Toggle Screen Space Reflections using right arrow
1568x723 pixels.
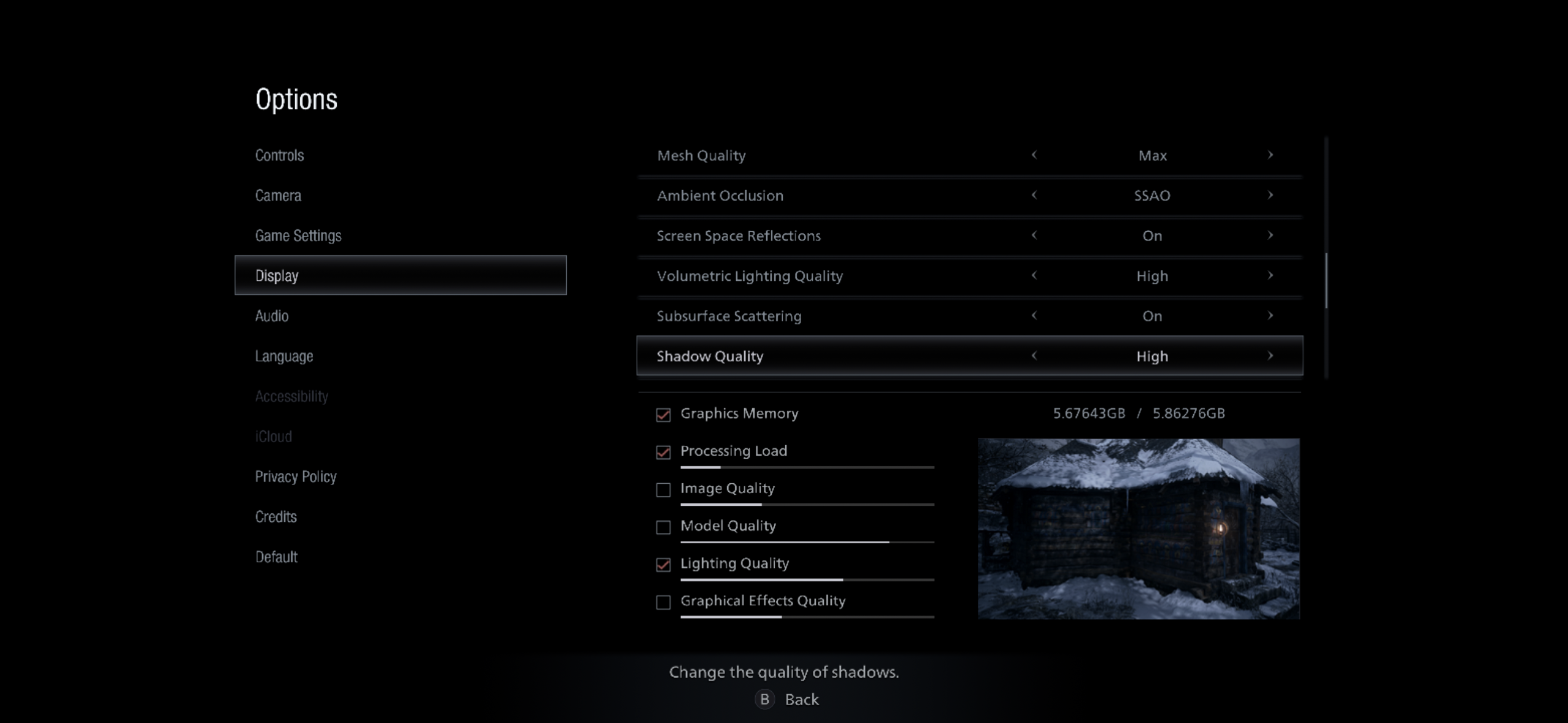1270,235
